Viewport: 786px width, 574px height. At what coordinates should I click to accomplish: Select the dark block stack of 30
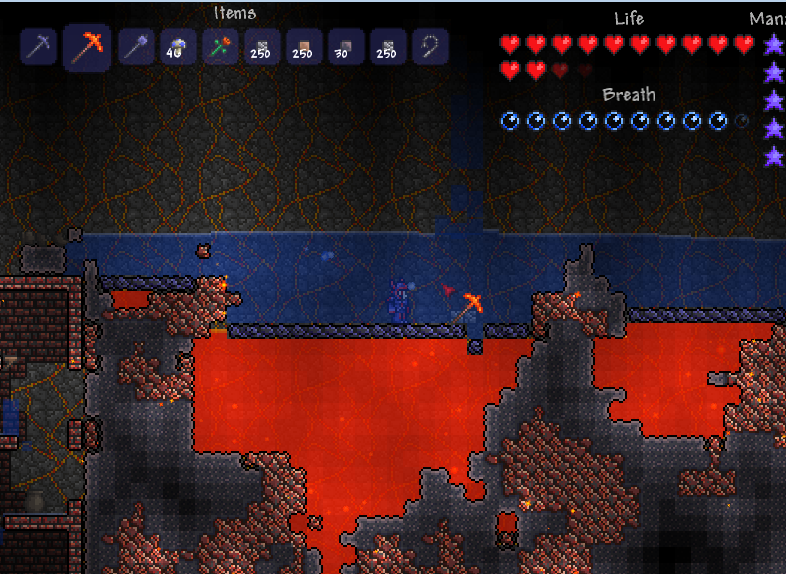pyautogui.click(x=346, y=47)
